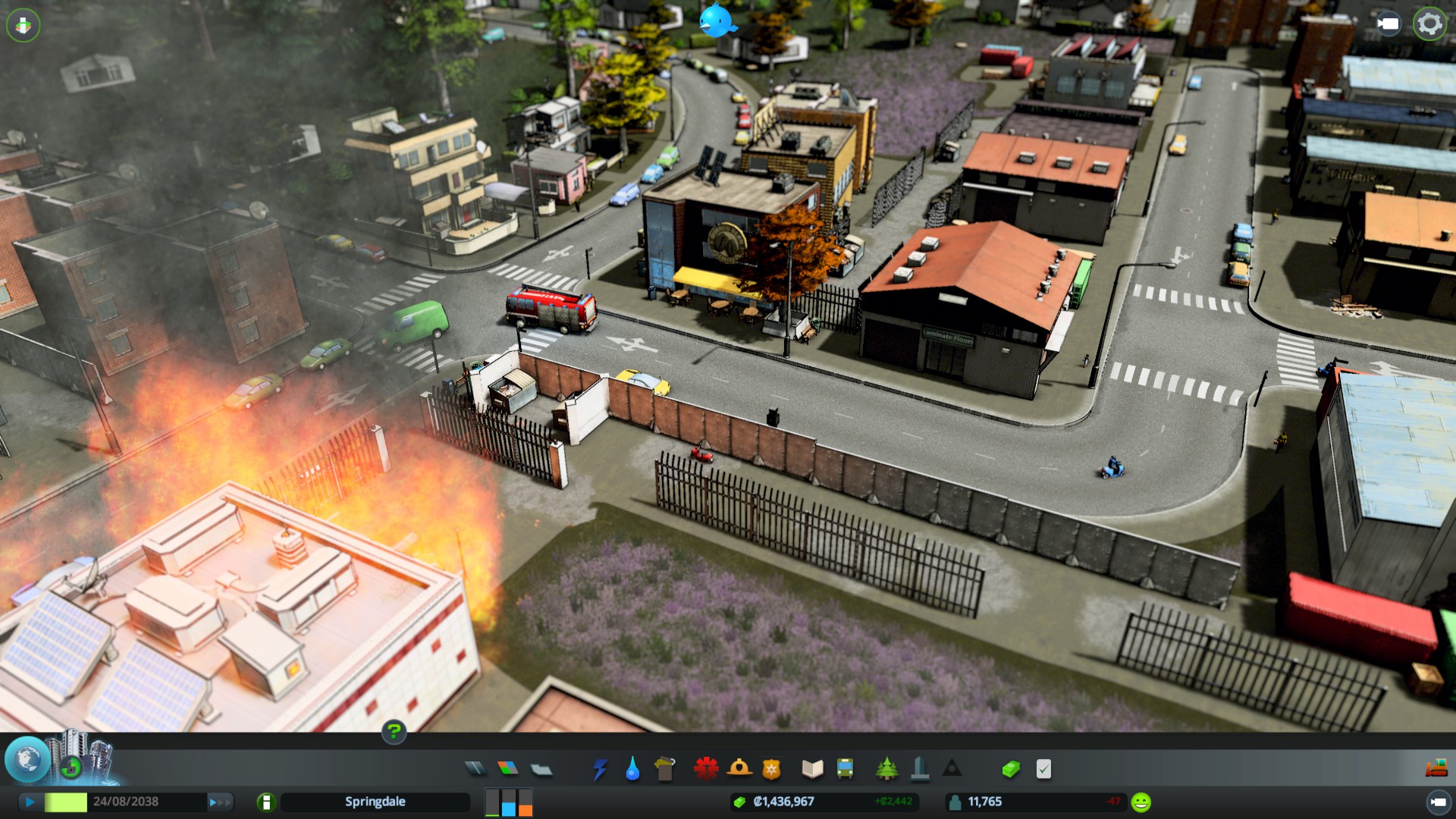Image resolution: width=1456 pixels, height=819 pixels.
Task: Open the Education book menu
Action: [812, 770]
